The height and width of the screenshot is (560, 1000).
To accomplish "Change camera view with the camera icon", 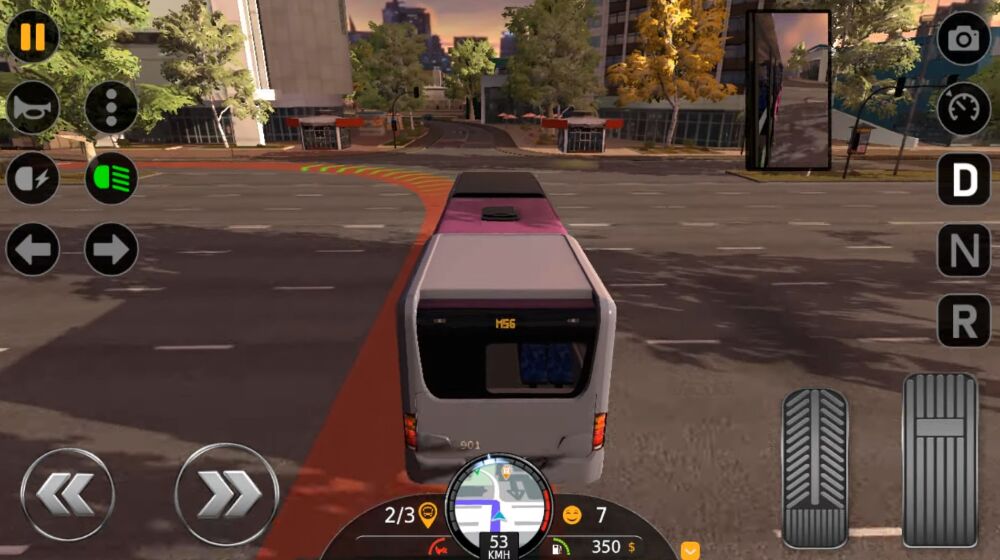I will tap(963, 38).
